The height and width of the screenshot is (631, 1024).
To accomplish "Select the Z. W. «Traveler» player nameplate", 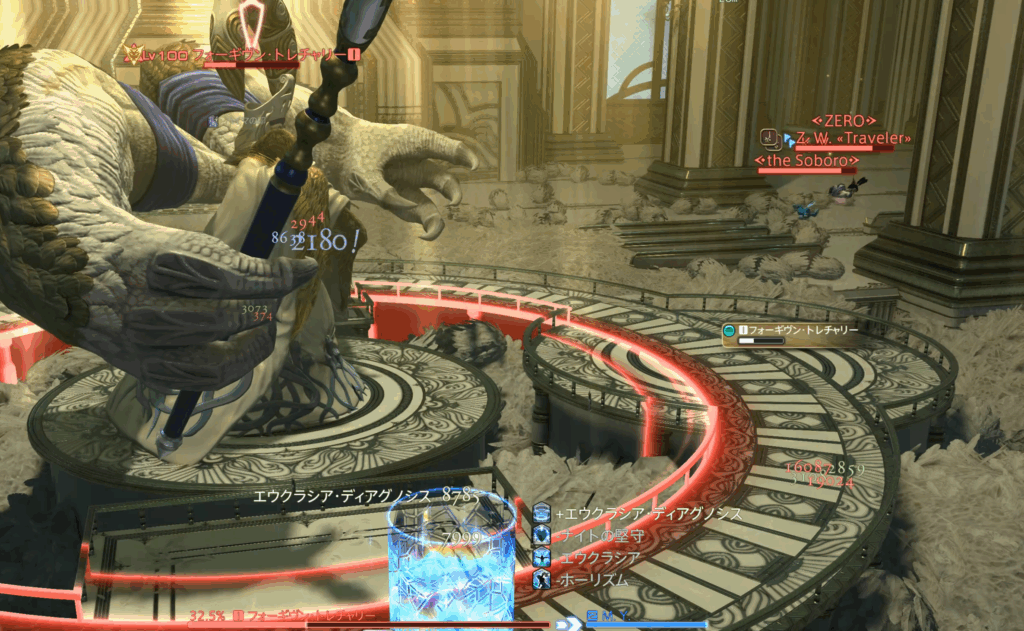I will 840,138.
